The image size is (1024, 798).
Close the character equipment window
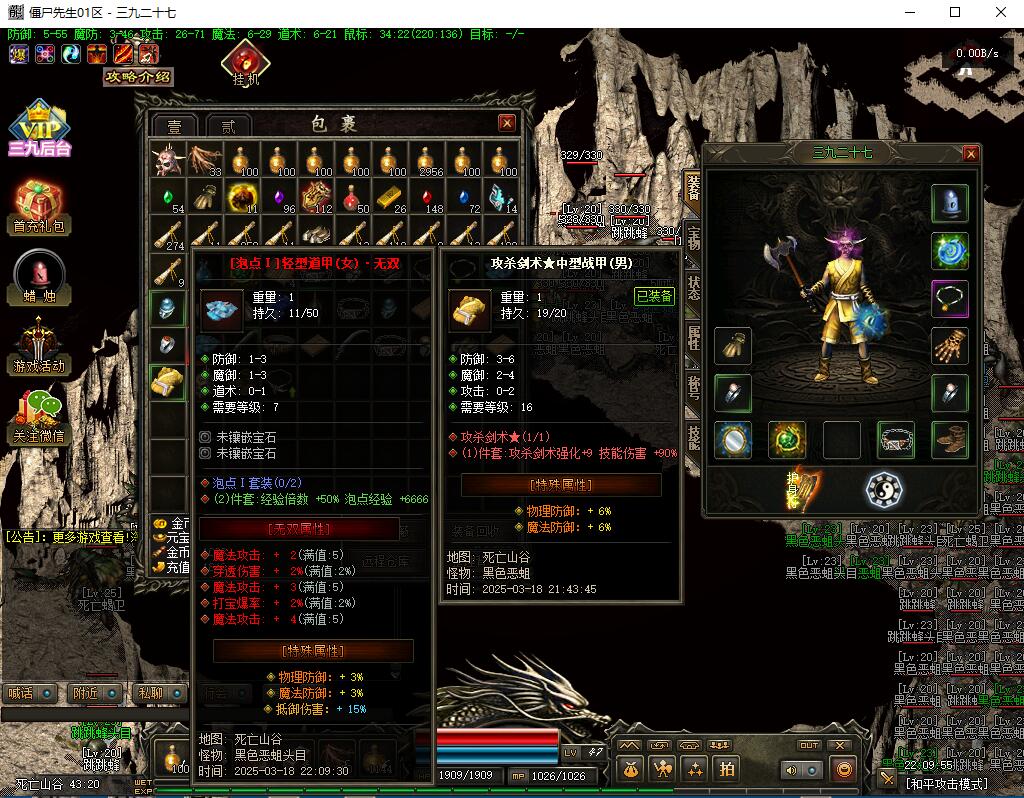(x=970, y=154)
